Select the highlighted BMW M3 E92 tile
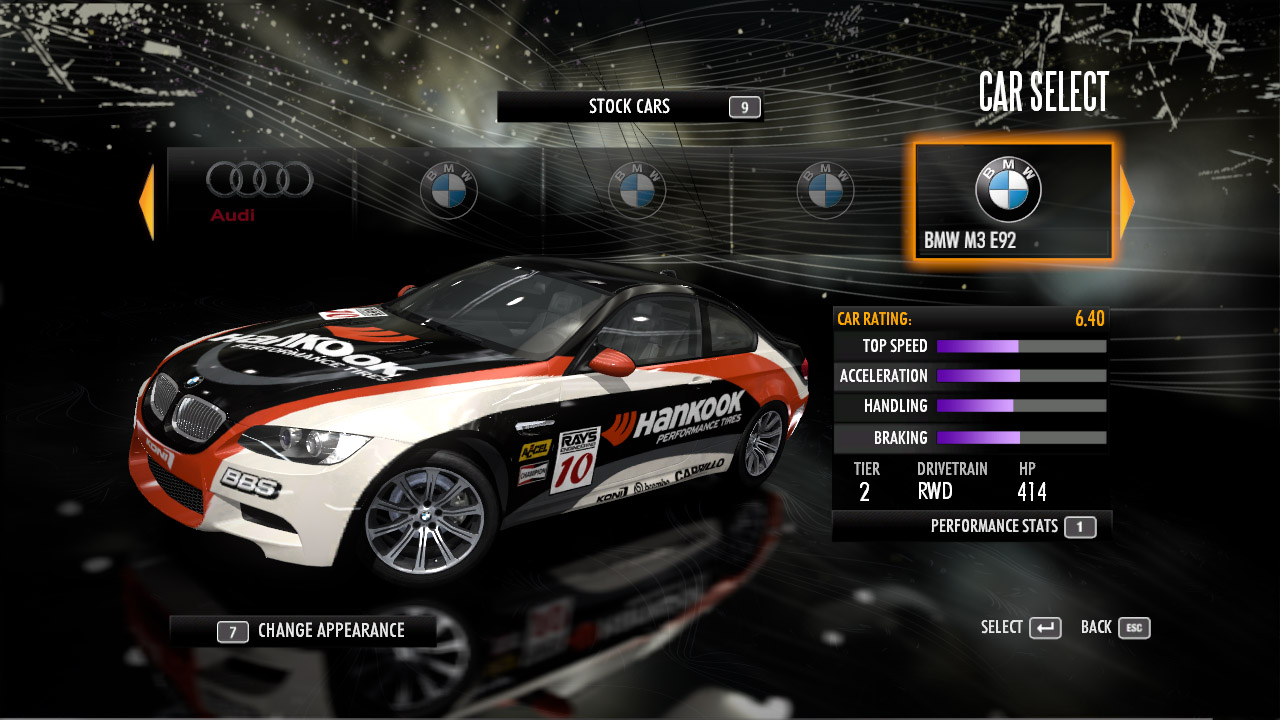Screen dimensions: 1280x720 click(x=1012, y=202)
